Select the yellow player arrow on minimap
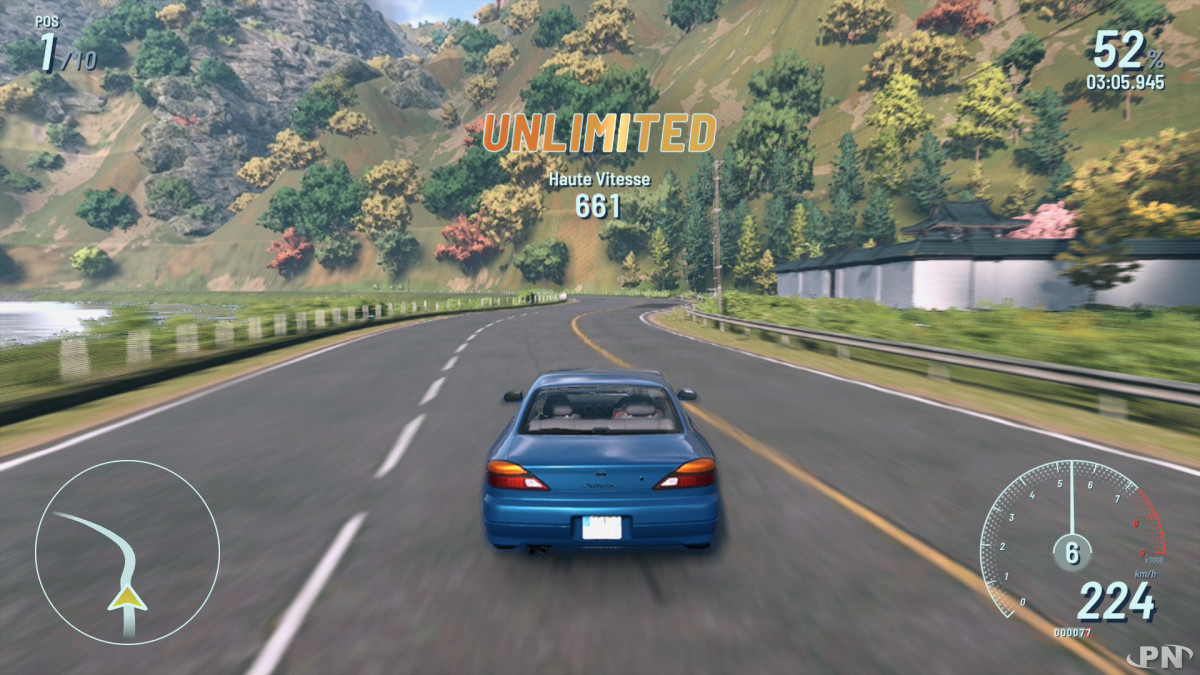1200x675 pixels. pyautogui.click(x=127, y=598)
